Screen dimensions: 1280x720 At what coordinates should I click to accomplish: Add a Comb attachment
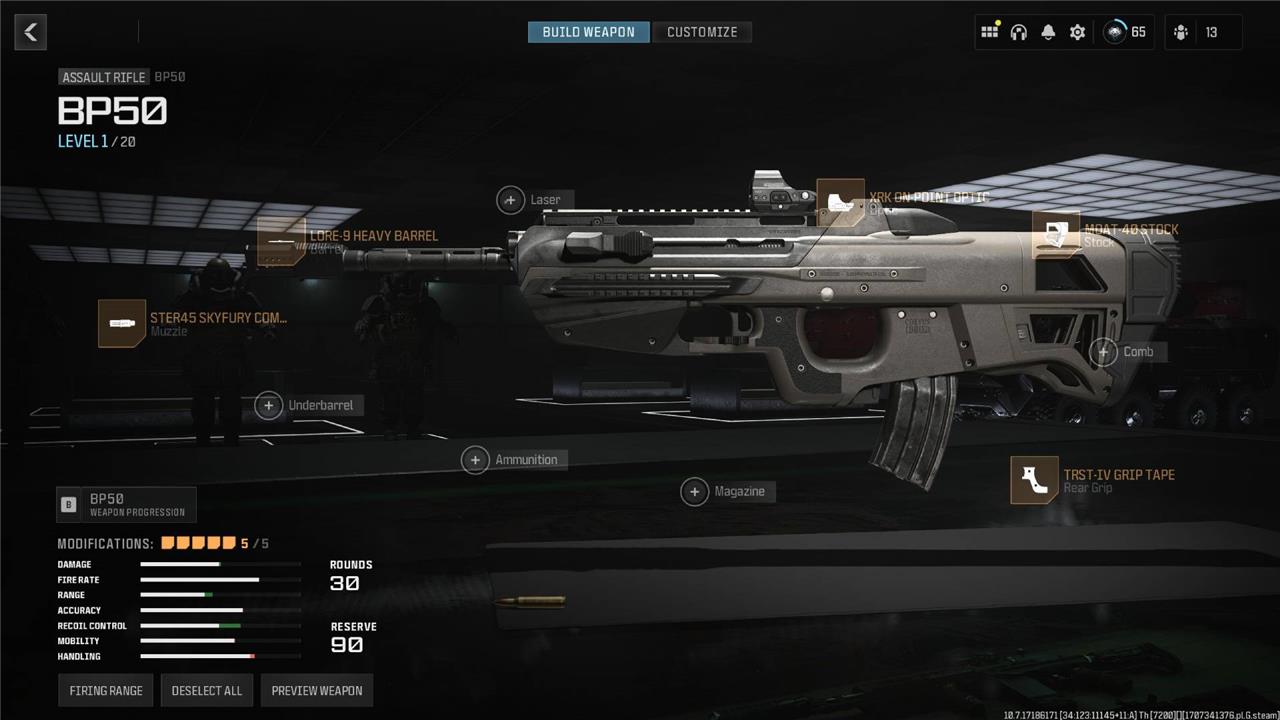tap(1103, 352)
